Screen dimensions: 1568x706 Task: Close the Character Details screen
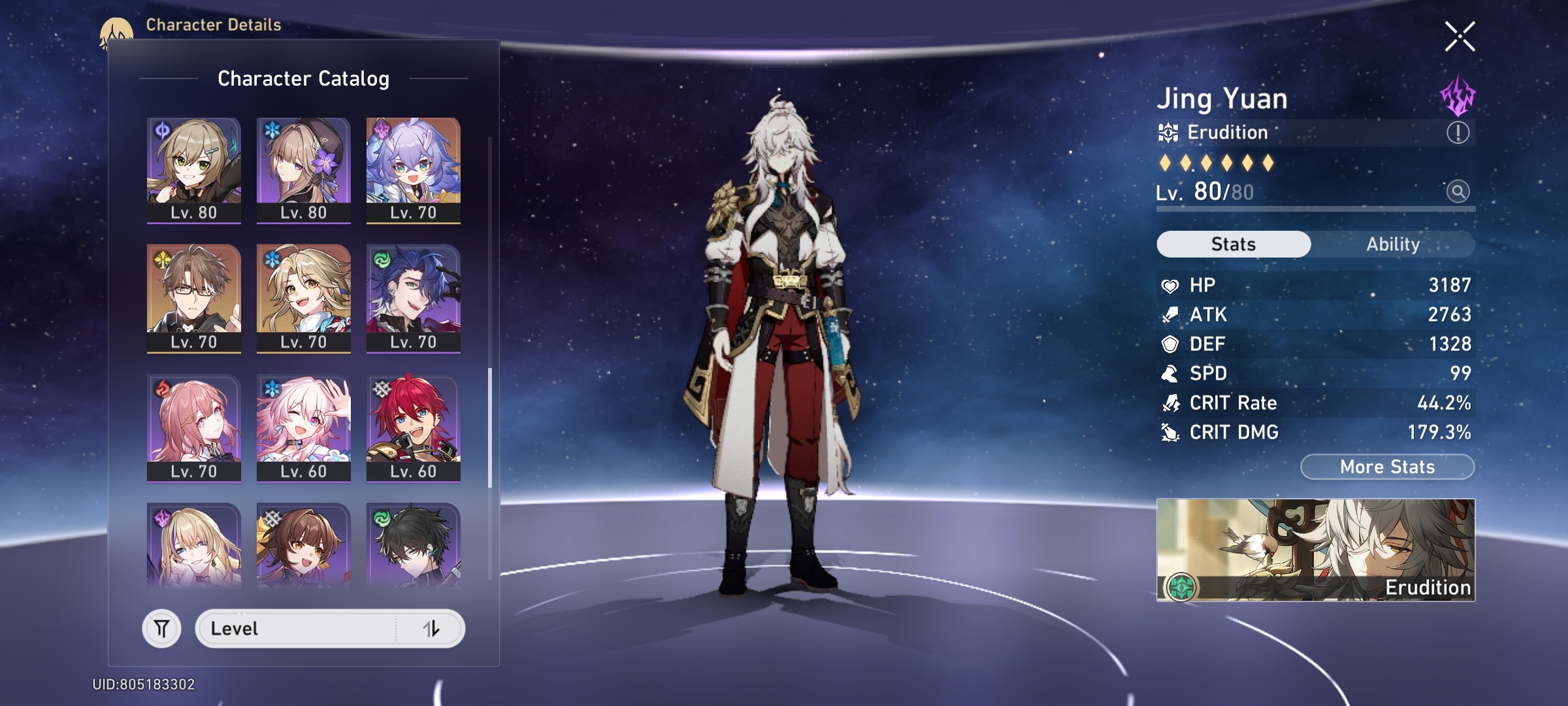click(1460, 37)
